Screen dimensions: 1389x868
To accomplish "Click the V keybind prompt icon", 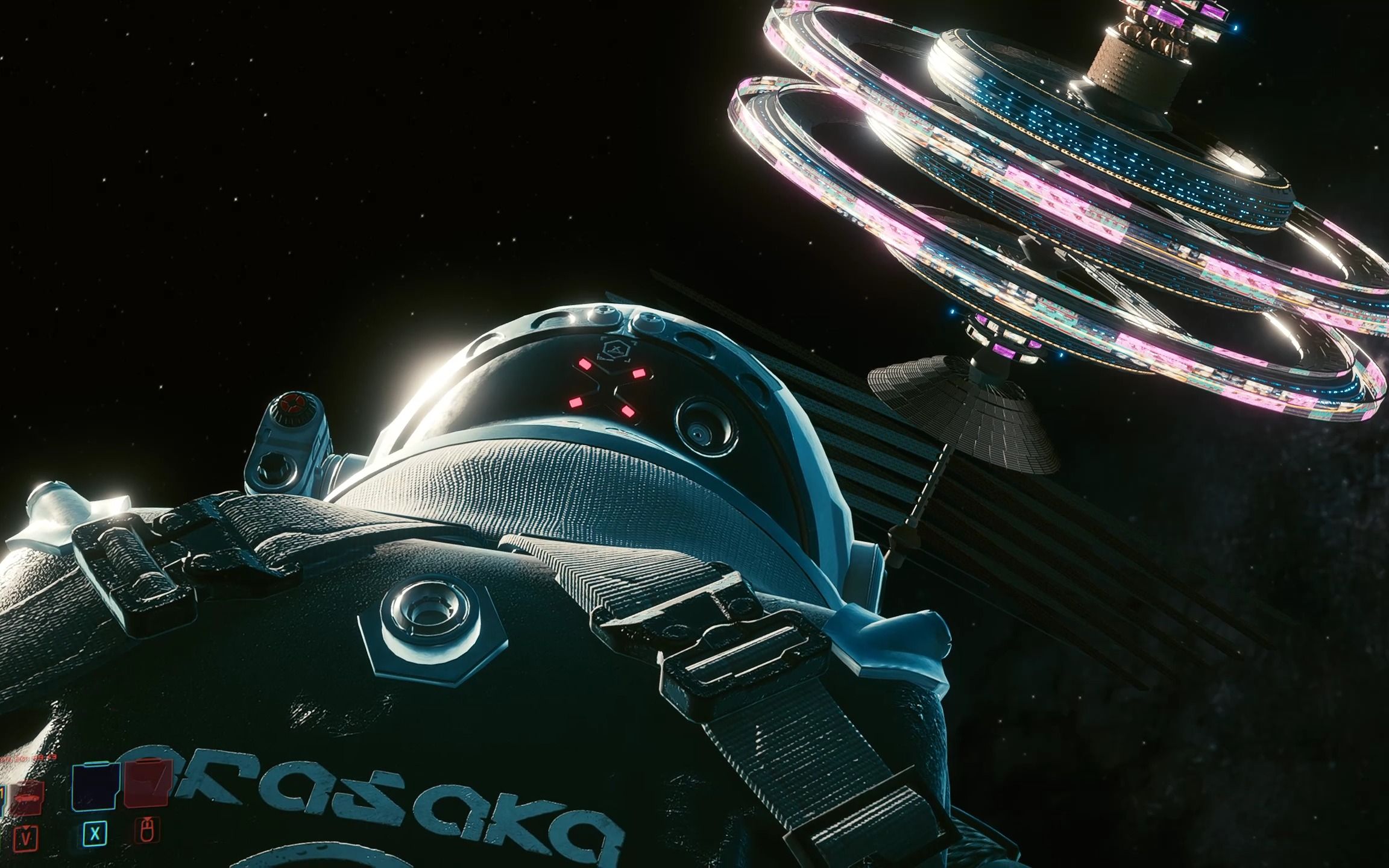I will click(26, 838).
